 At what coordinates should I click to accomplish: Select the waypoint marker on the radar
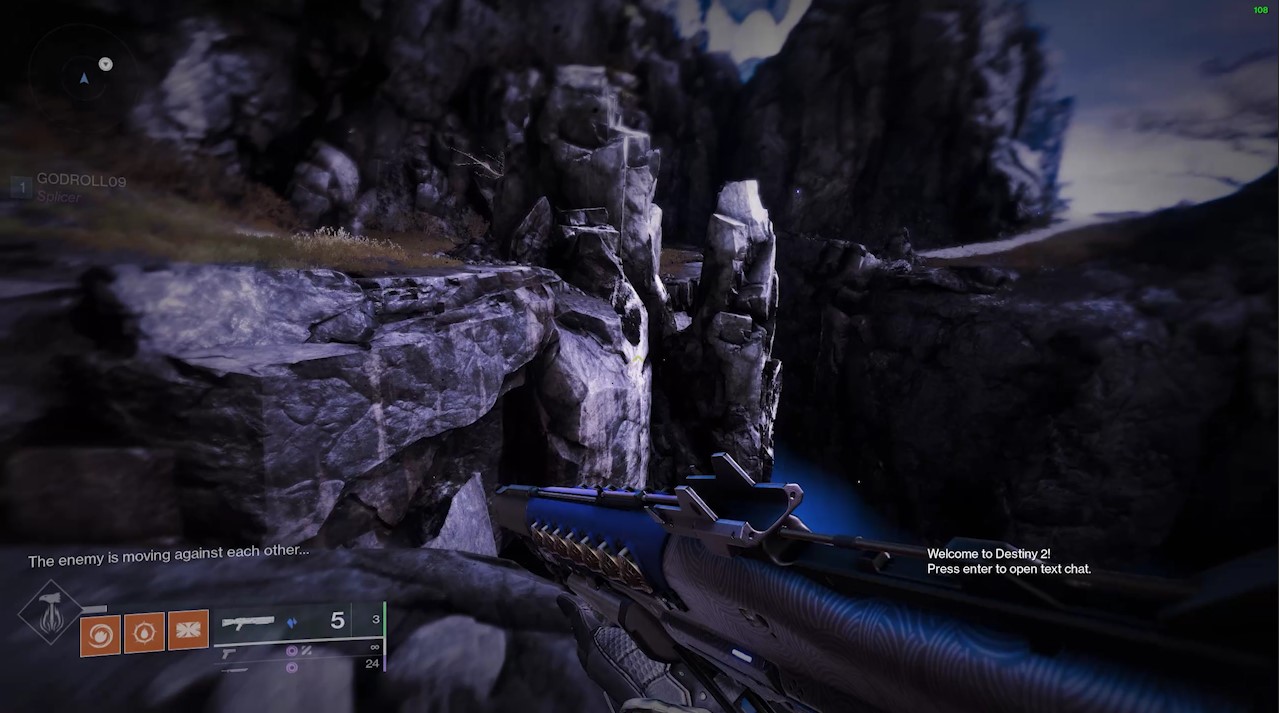(x=106, y=64)
